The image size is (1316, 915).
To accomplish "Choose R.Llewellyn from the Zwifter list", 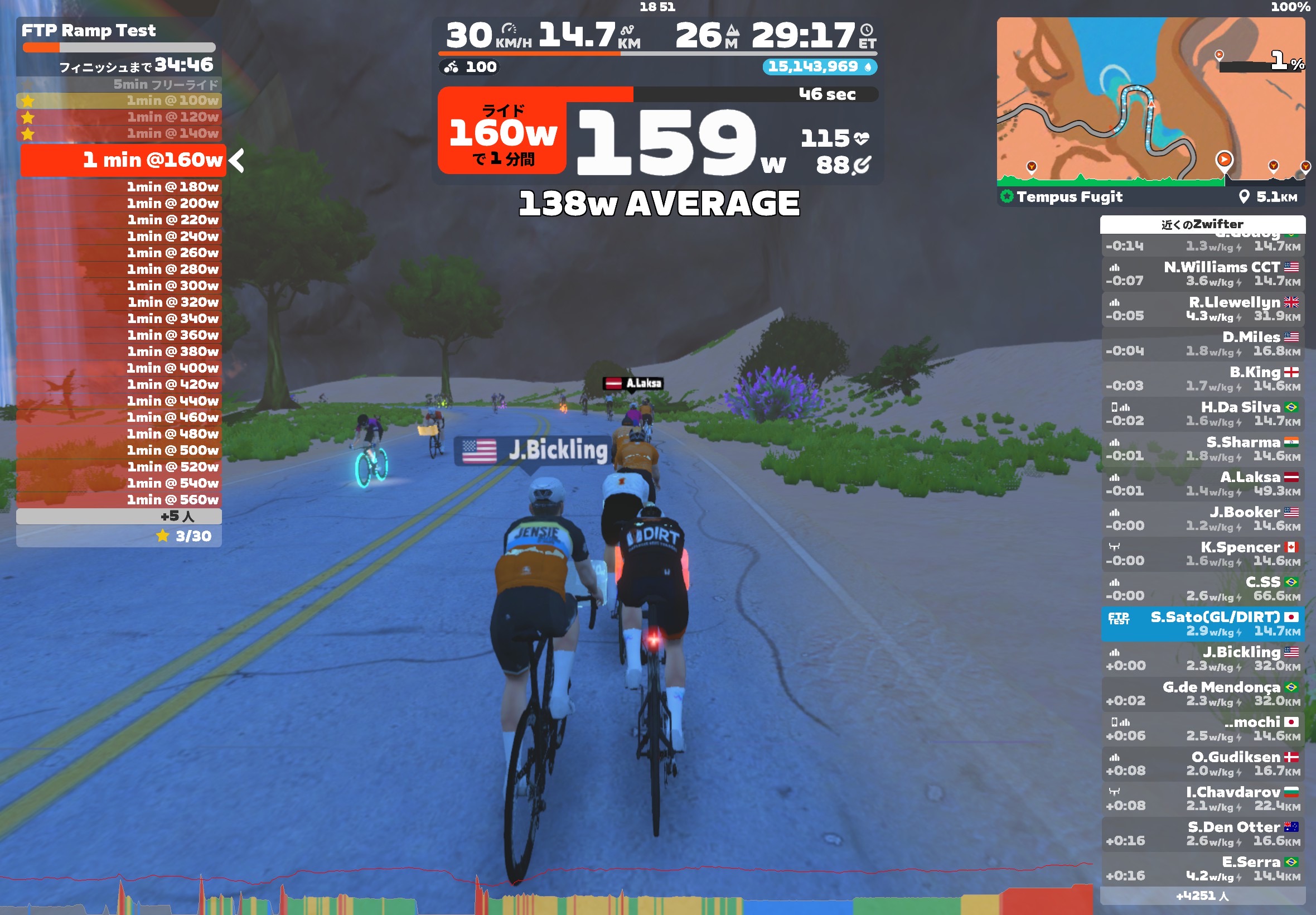I will point(1203,309).
